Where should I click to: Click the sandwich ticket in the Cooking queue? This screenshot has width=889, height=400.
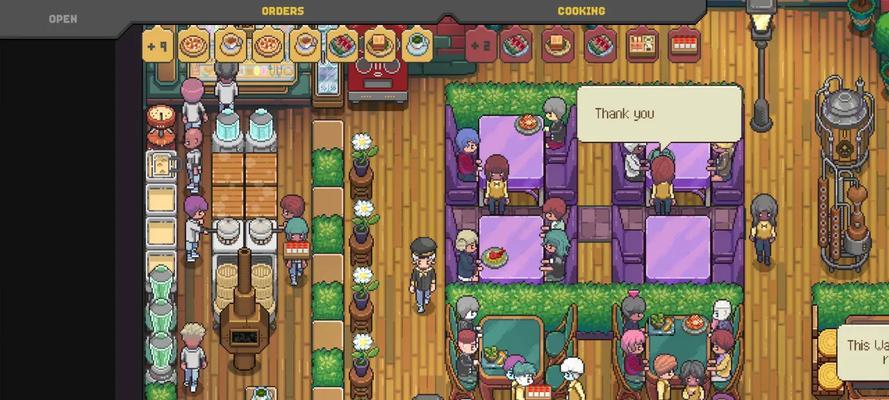coord(558,45)
